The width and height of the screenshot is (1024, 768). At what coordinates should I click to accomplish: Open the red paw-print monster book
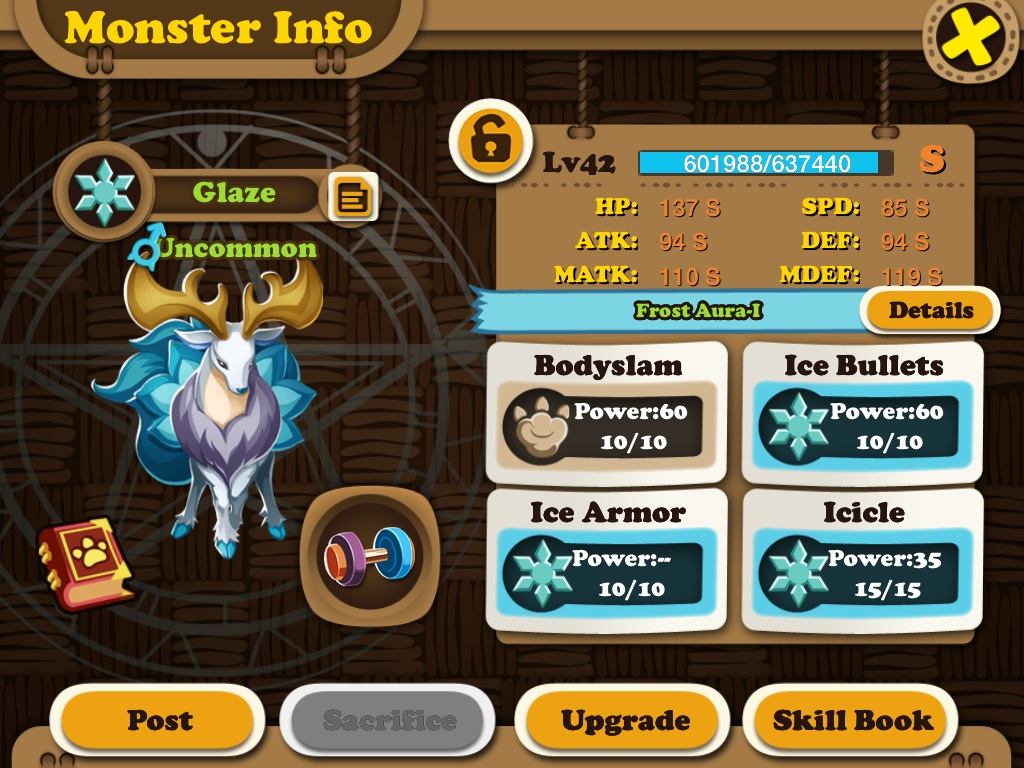pos(85,561)
